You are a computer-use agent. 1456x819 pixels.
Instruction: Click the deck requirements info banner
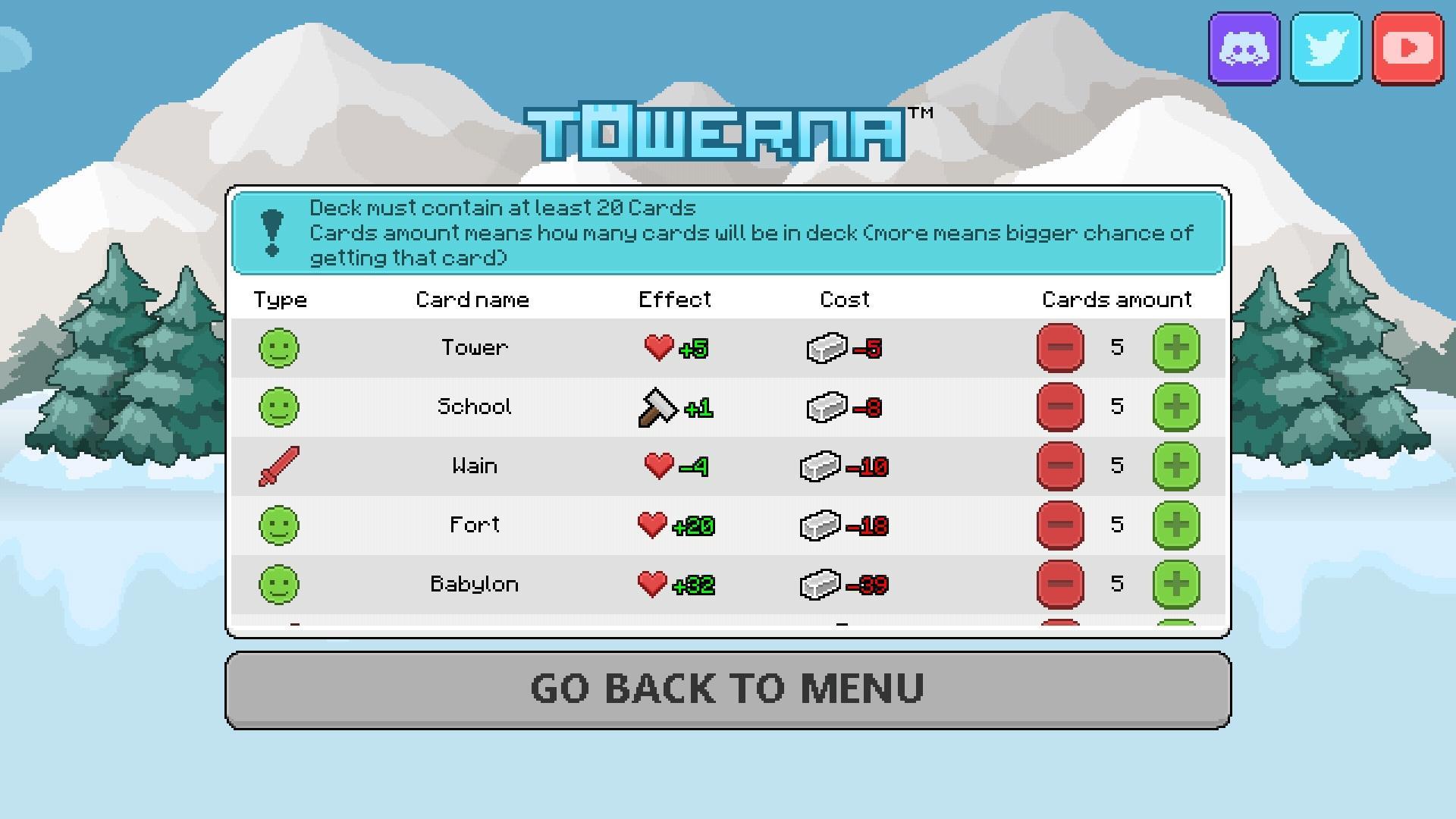pos(728,232)
